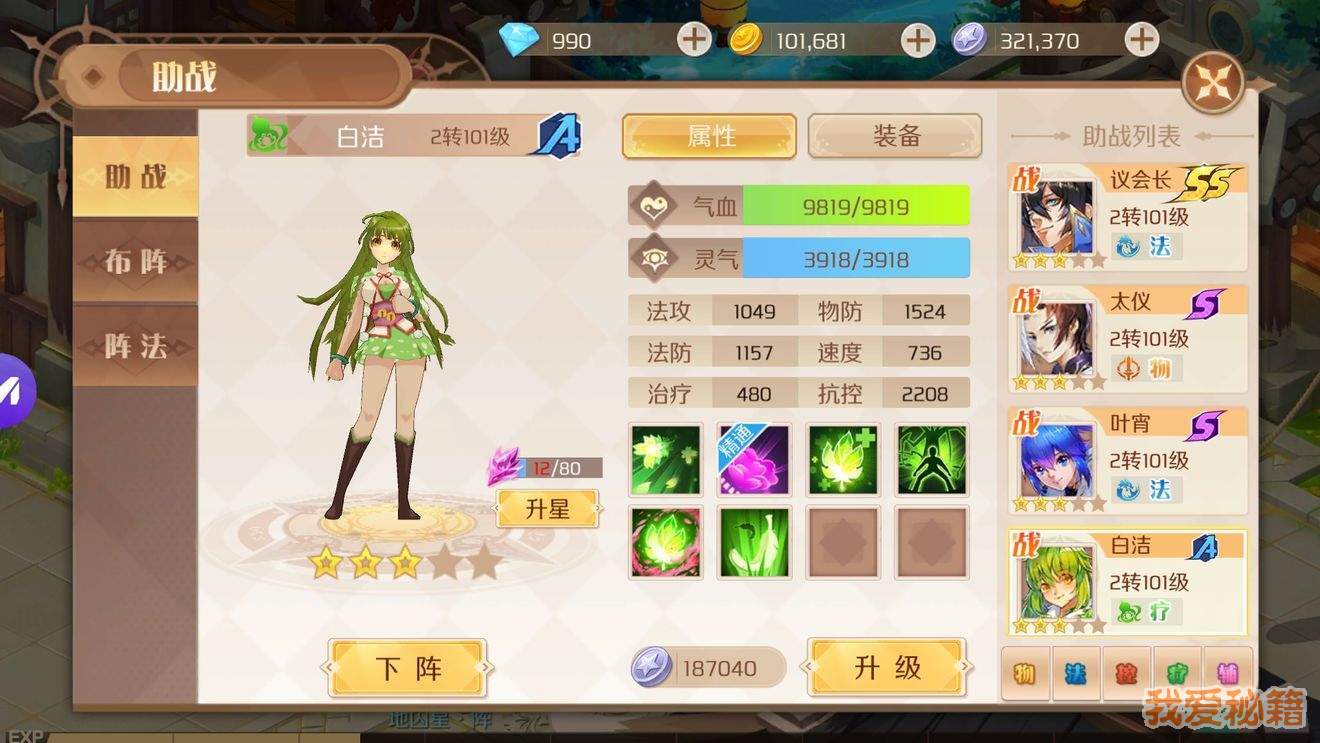Switch to the 装备 equipment tab
The width and height of the screenshot is (1320, 743).
(x=895, y=136)
